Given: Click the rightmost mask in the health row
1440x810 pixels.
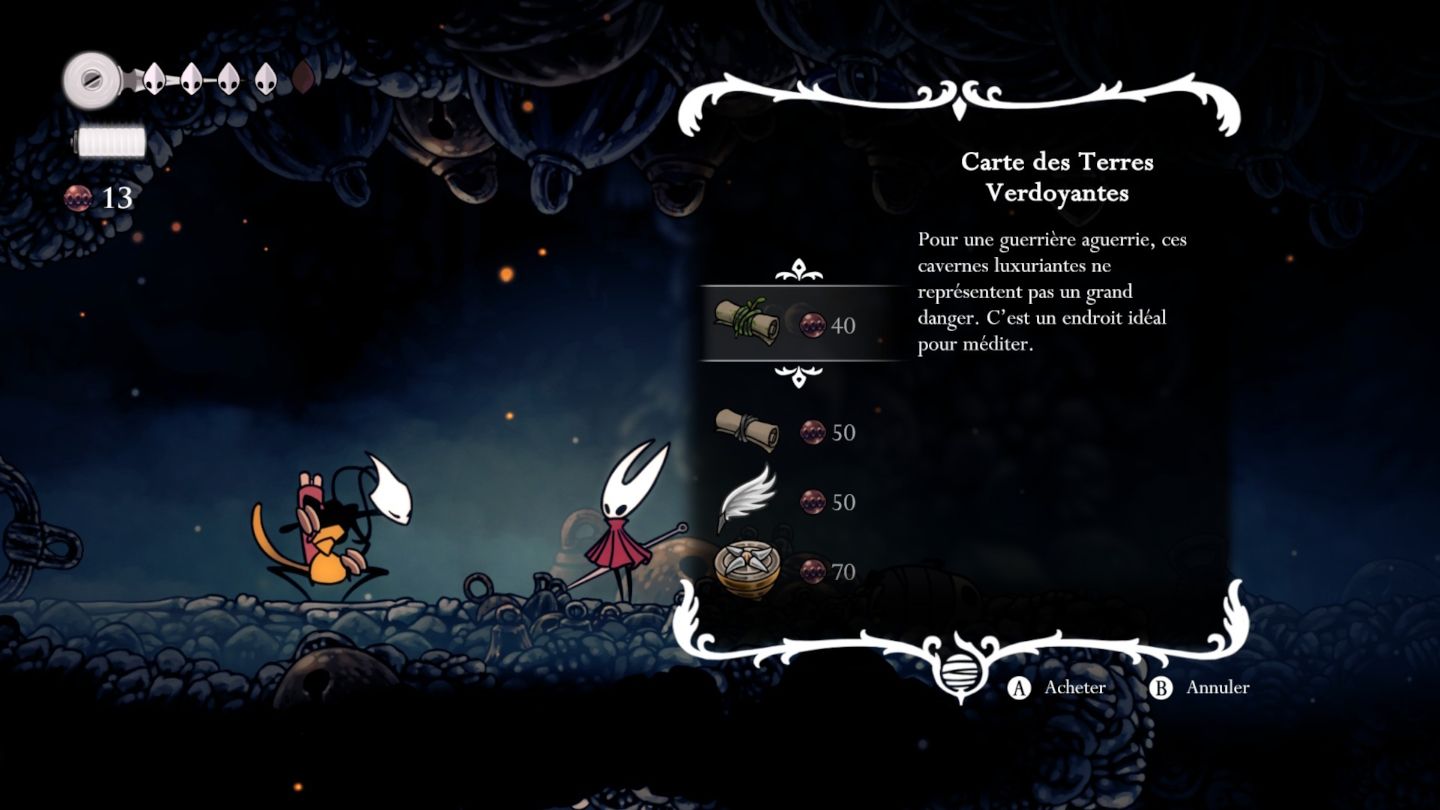Looking at the screenshot, I should coord(266,80).
